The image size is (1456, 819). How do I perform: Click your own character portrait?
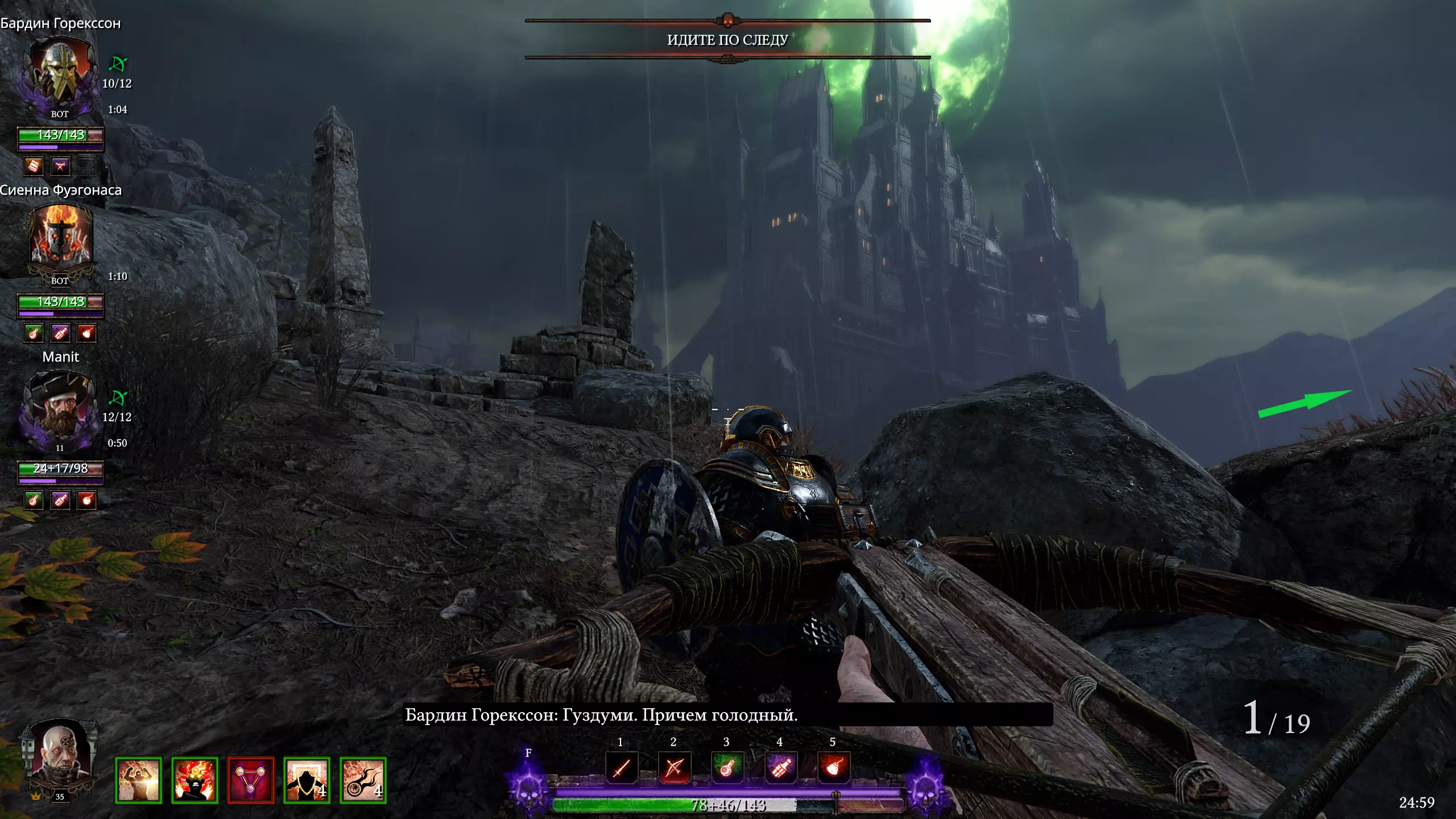pos(60,756)
